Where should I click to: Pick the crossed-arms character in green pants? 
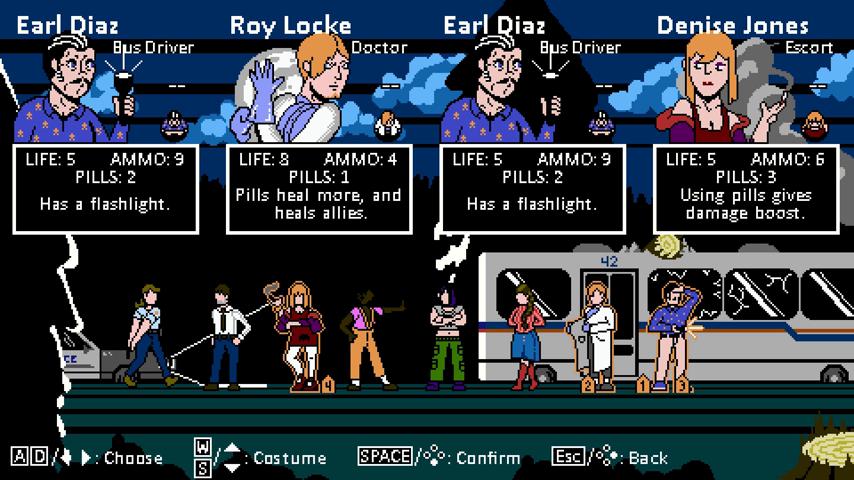tap(446, 335)
